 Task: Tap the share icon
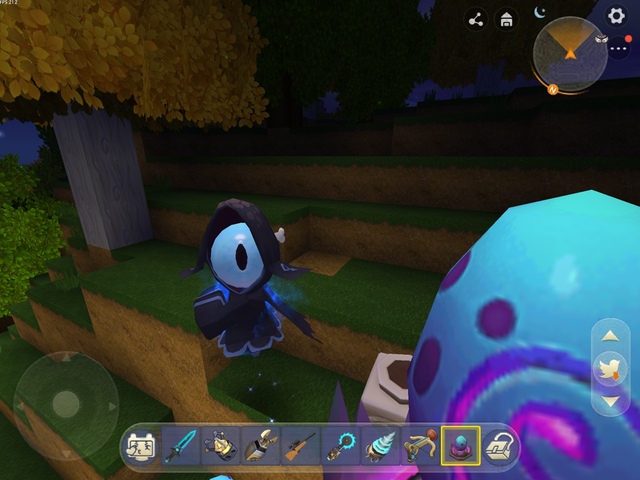(x=476, y=19)
